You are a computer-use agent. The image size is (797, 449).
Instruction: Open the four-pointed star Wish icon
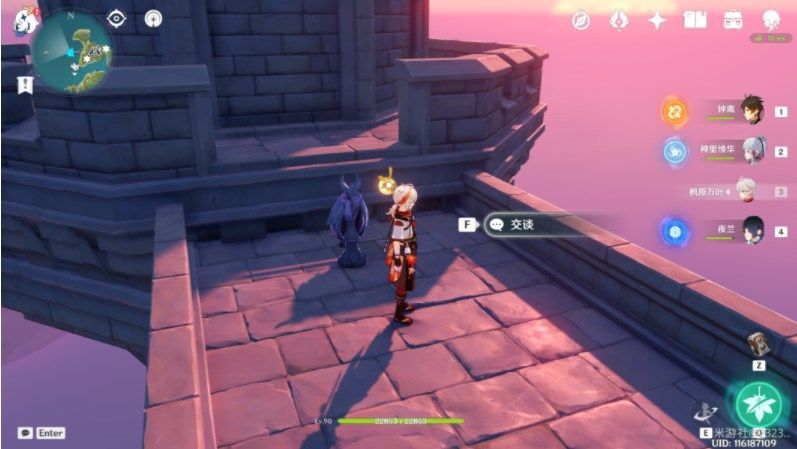tap(657, 20)
